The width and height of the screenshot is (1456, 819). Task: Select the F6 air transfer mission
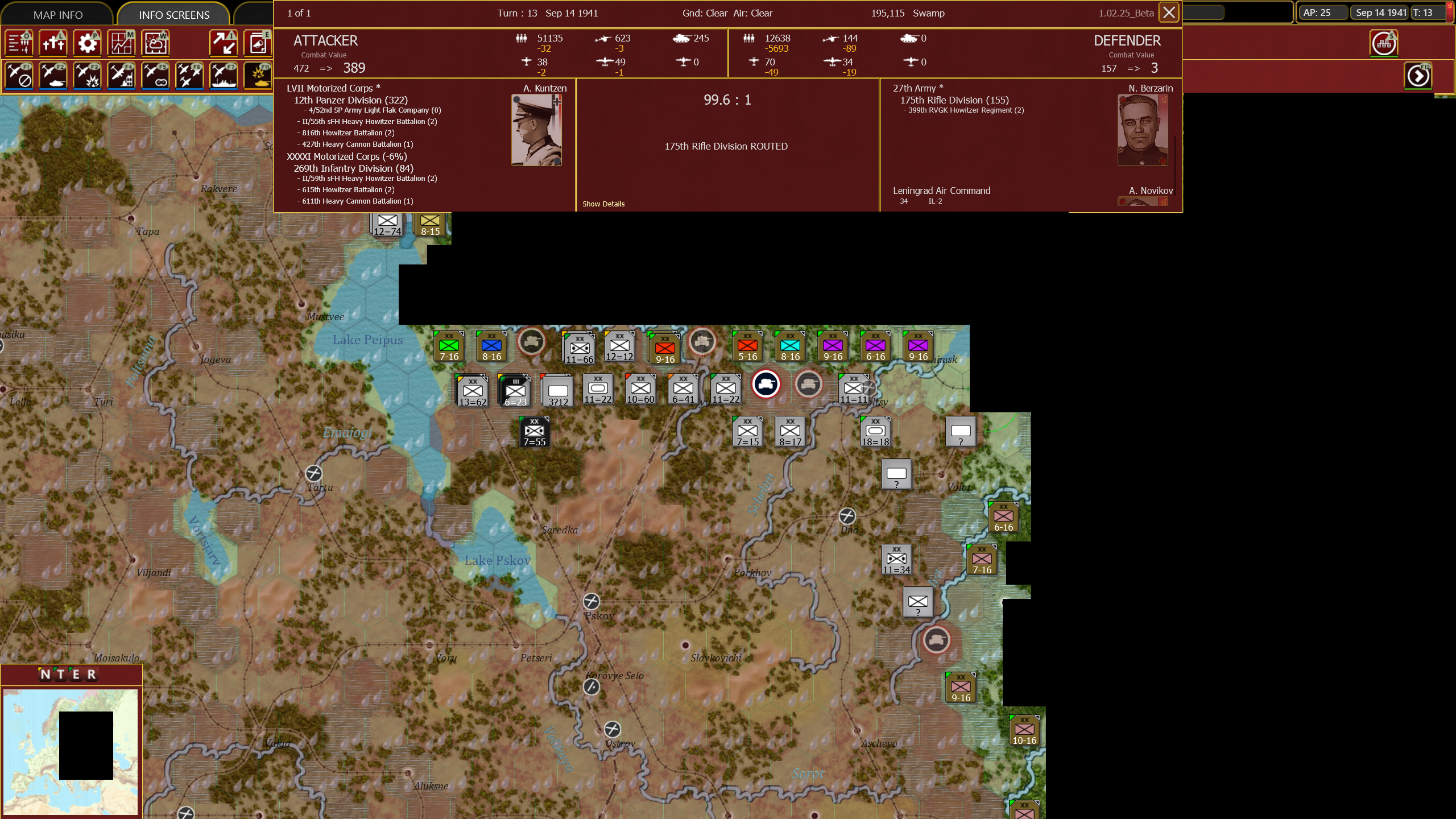pos(189,76)
